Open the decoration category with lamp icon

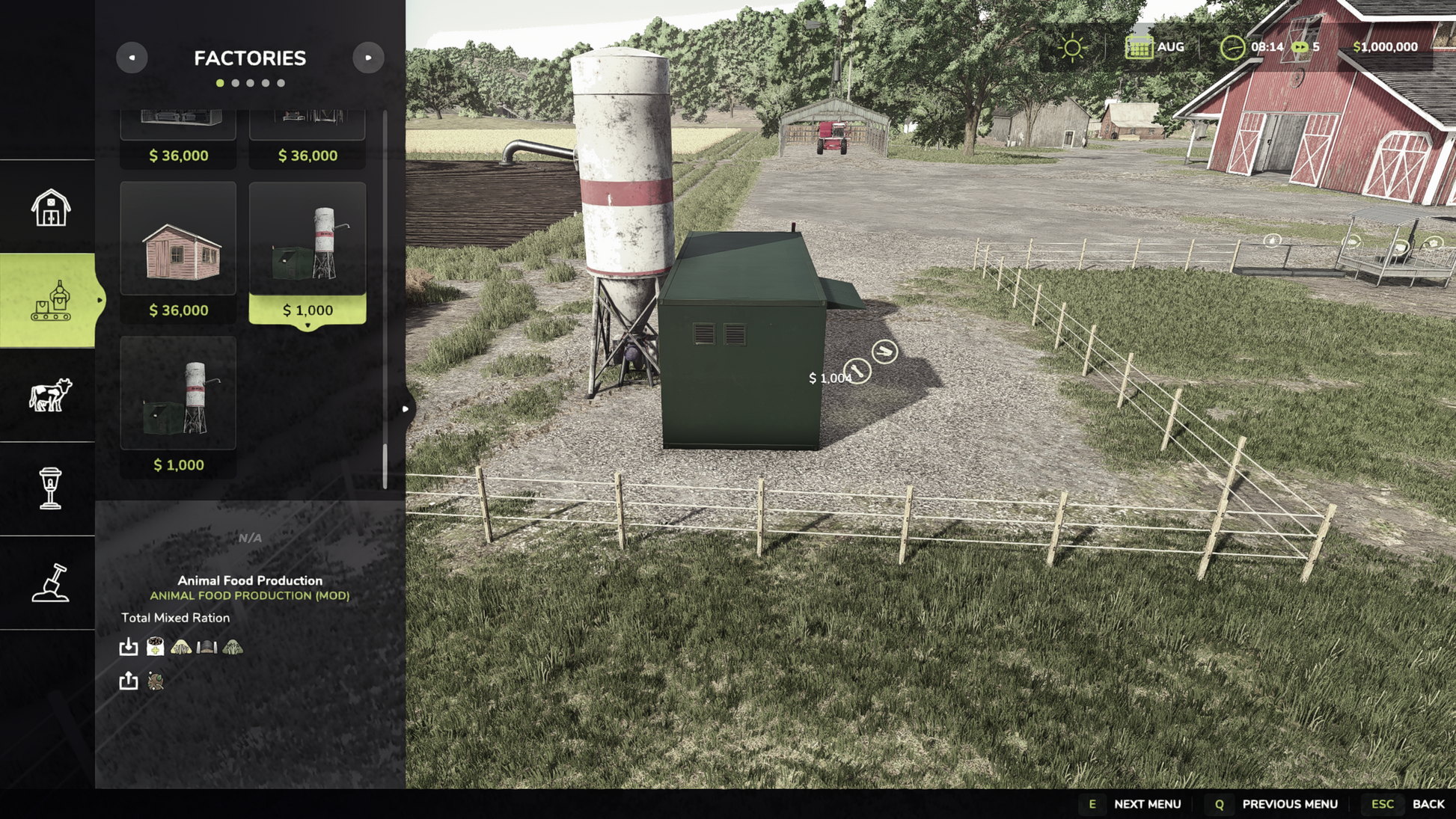click(x=50, y=488)
